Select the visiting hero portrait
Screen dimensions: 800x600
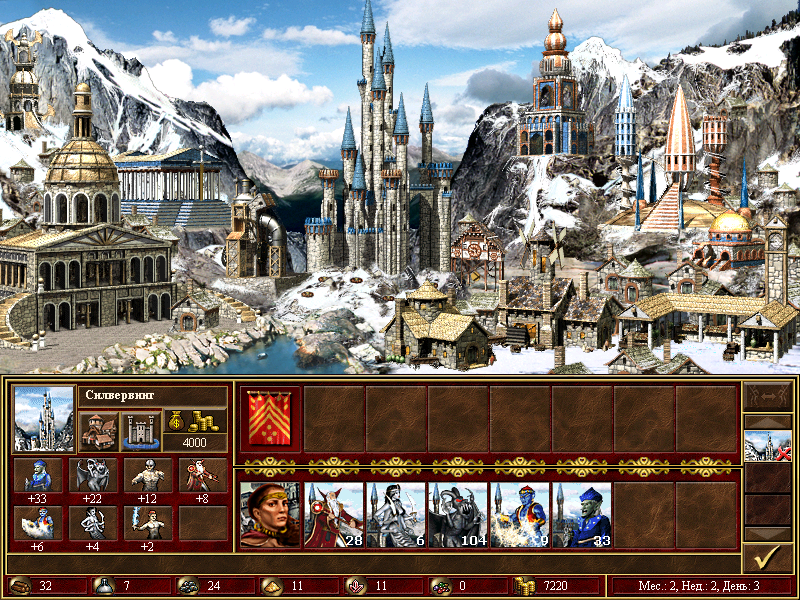pyautogui.click(x=270, y=515)
